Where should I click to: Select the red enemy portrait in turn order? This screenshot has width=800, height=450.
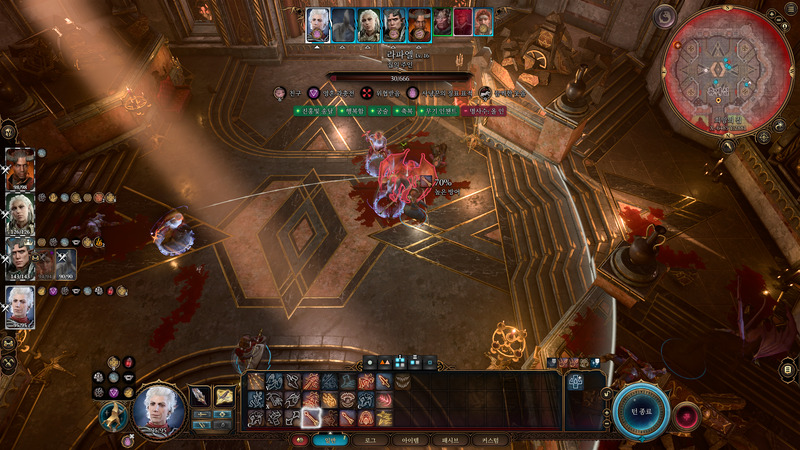click(x=462, y=22)
